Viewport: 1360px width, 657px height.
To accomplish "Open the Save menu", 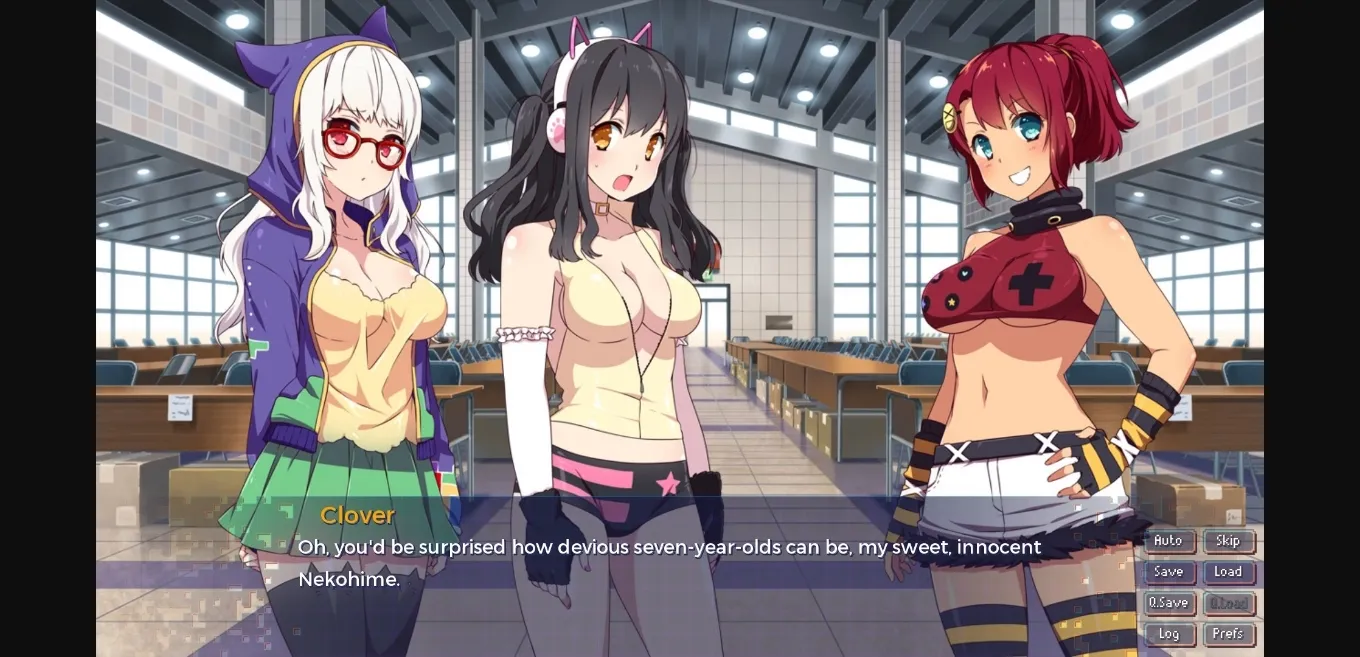I will tap(1169, 572).
